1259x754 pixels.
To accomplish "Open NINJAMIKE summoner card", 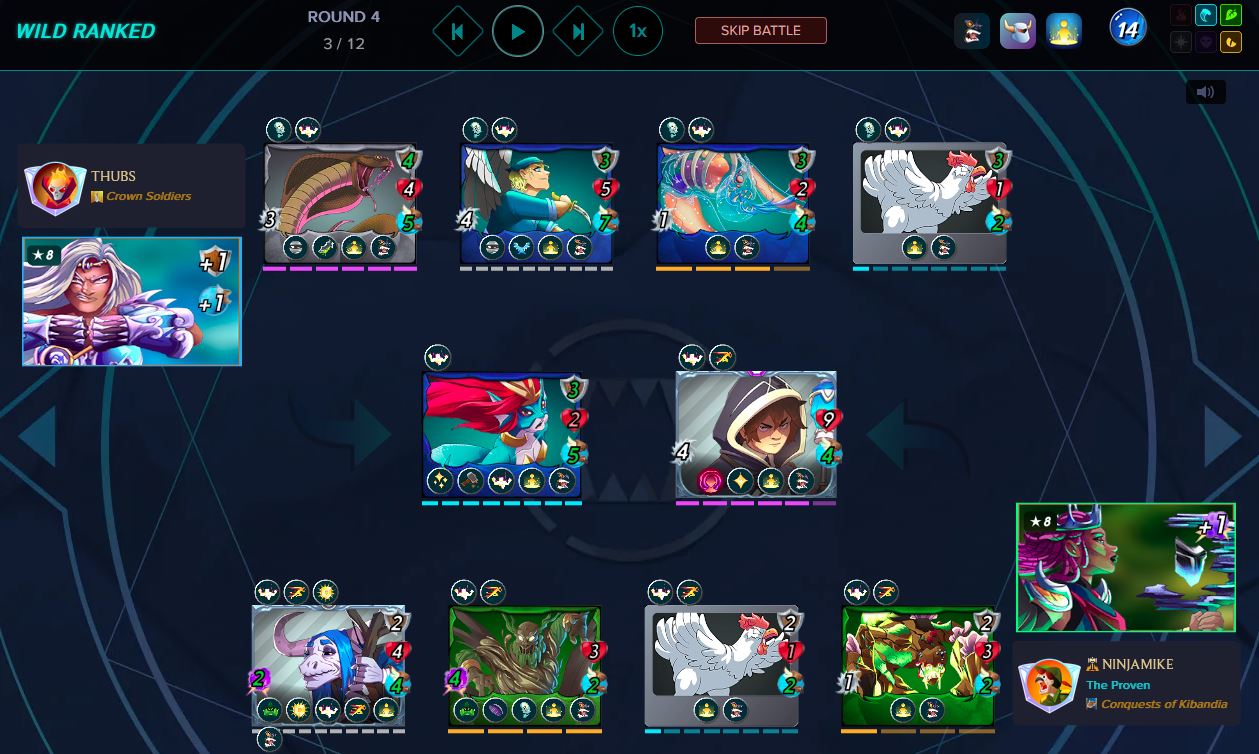I will pyautogui.click(x=1127, y=567).
